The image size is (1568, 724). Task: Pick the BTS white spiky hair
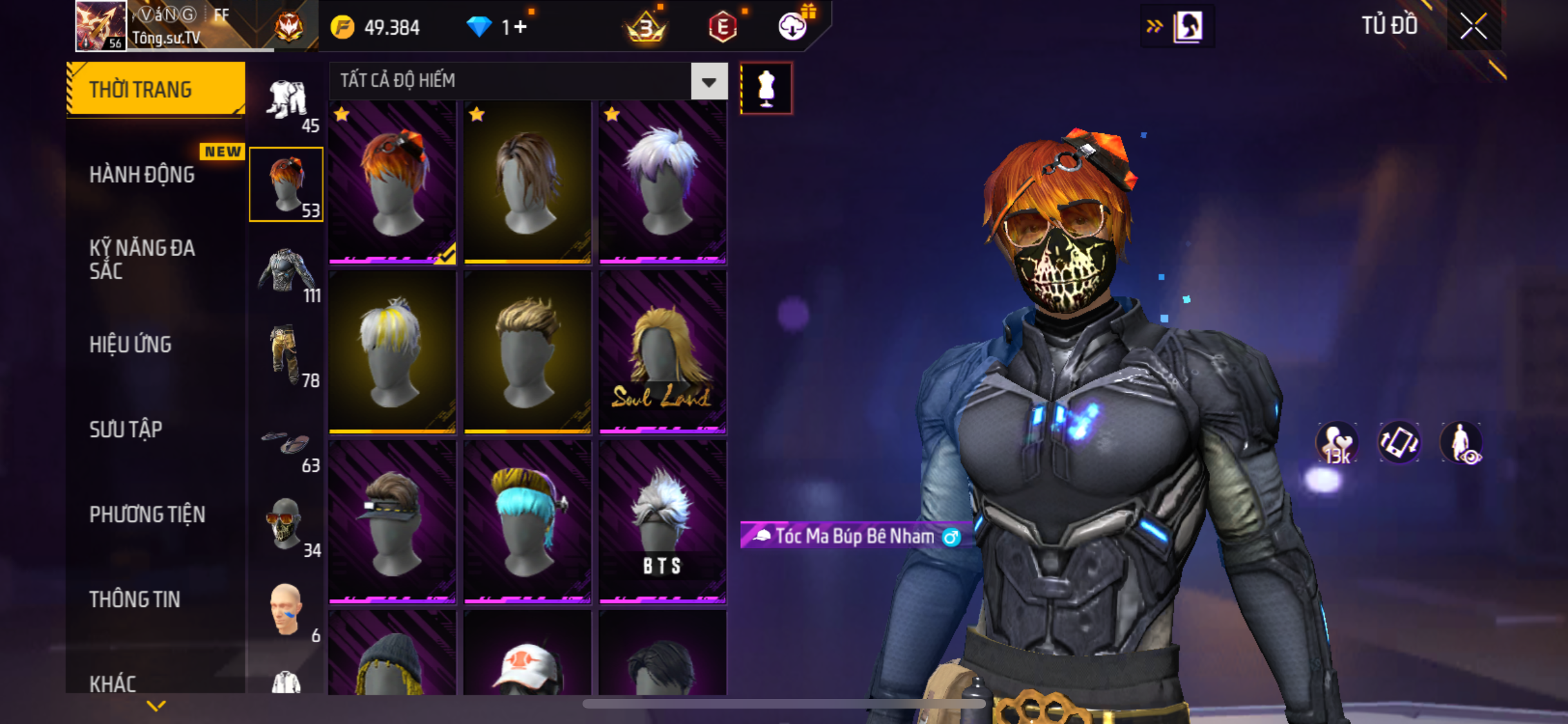[662, 522]
